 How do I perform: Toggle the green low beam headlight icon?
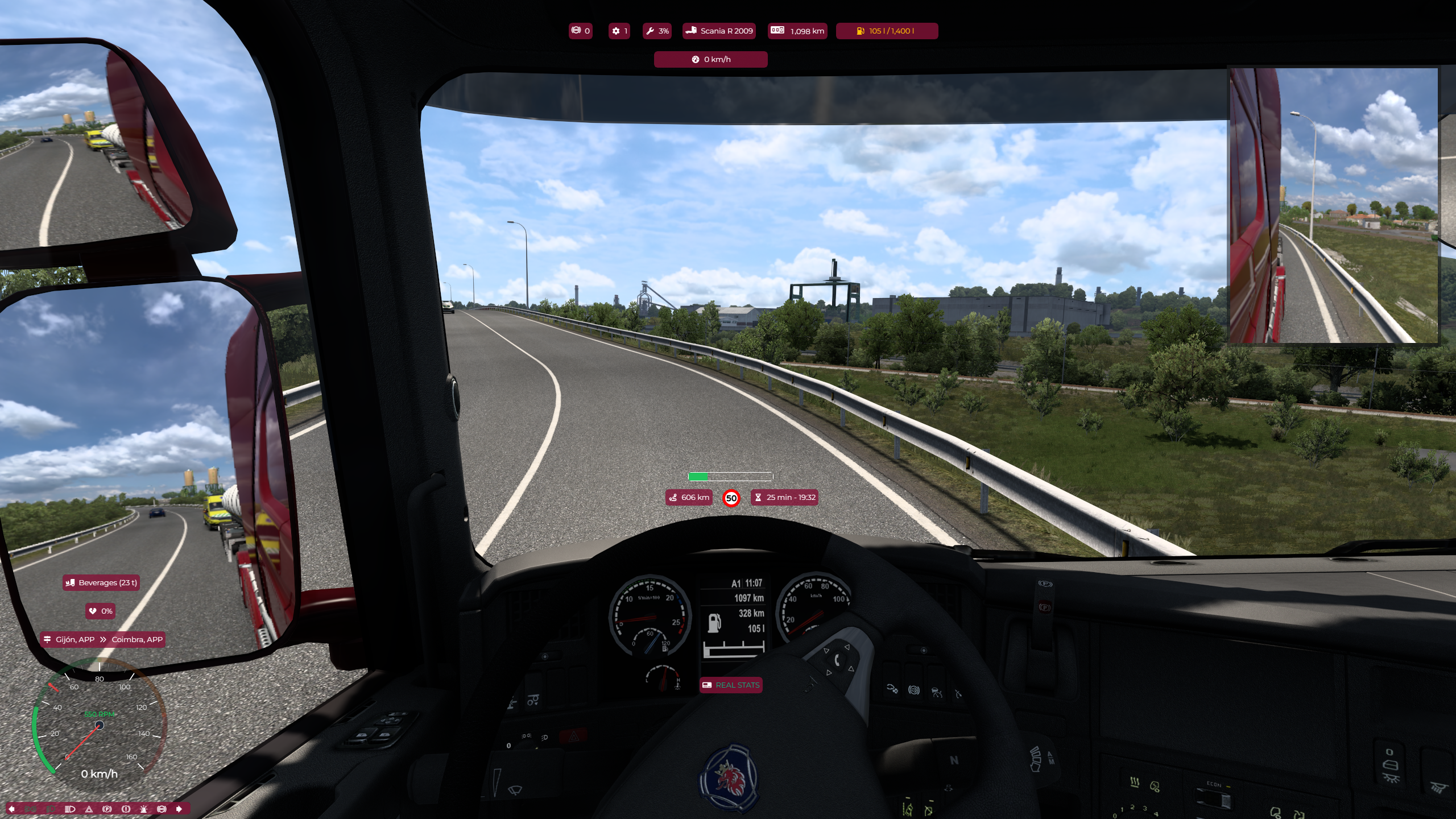click(51, 809)
